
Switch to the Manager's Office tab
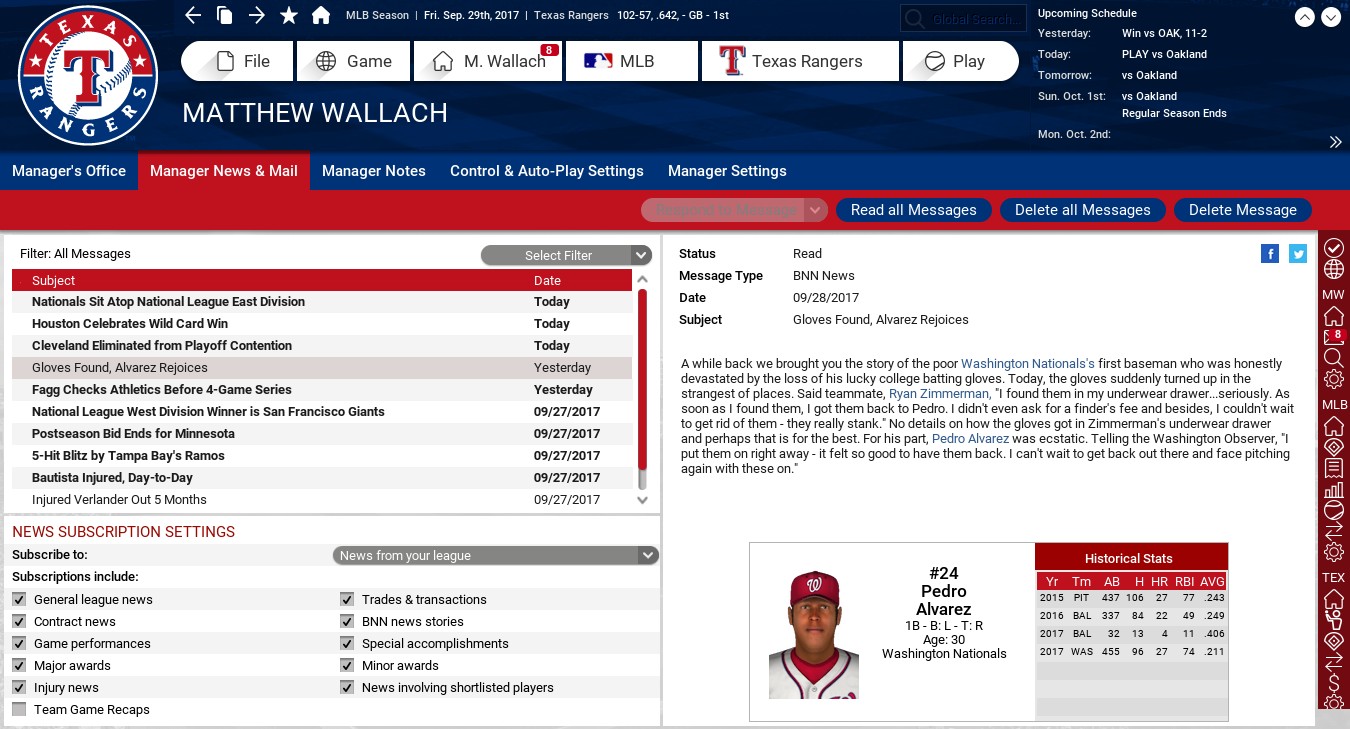69,171
